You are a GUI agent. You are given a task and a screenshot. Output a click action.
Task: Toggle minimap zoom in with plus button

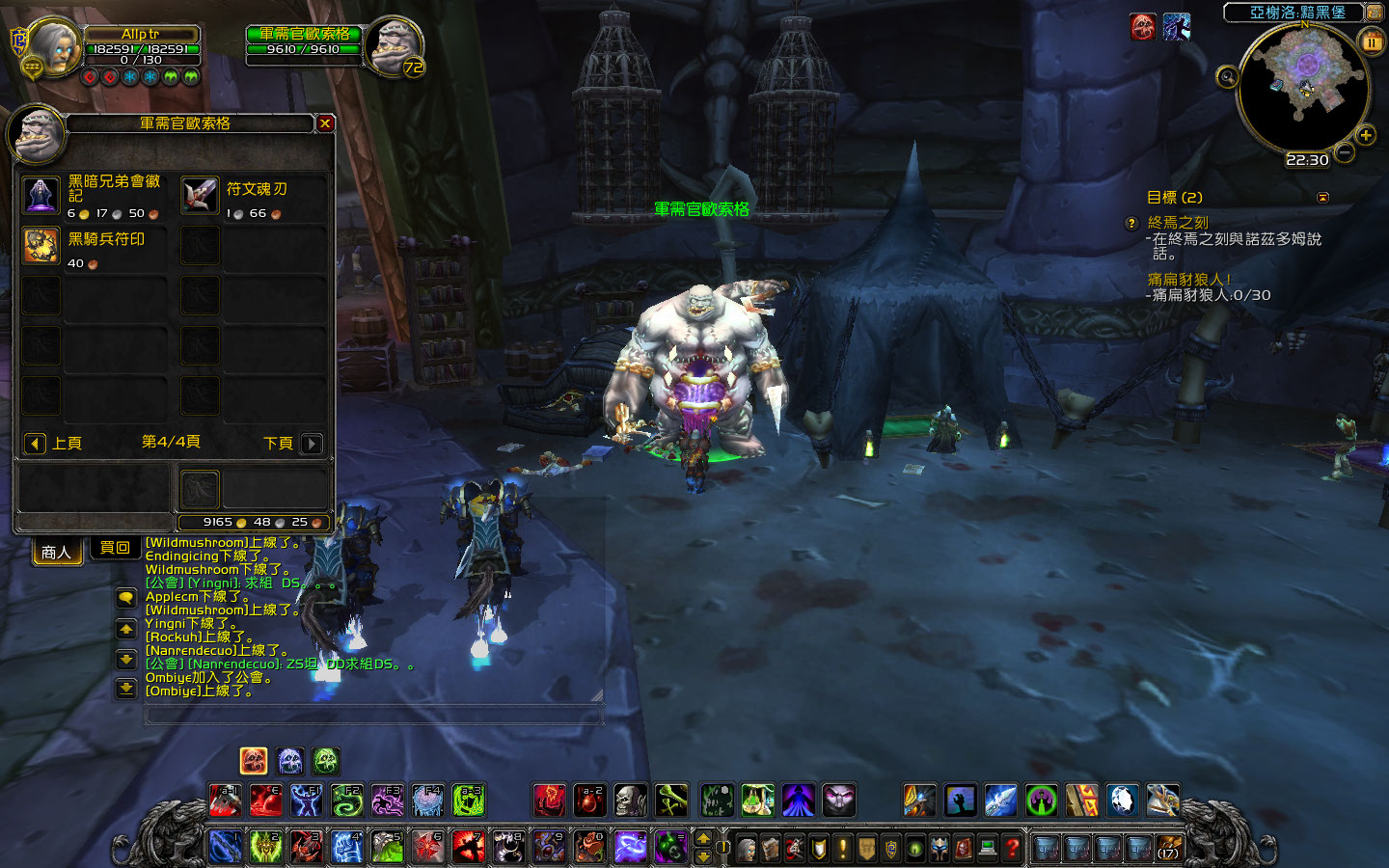point(1365,135)
